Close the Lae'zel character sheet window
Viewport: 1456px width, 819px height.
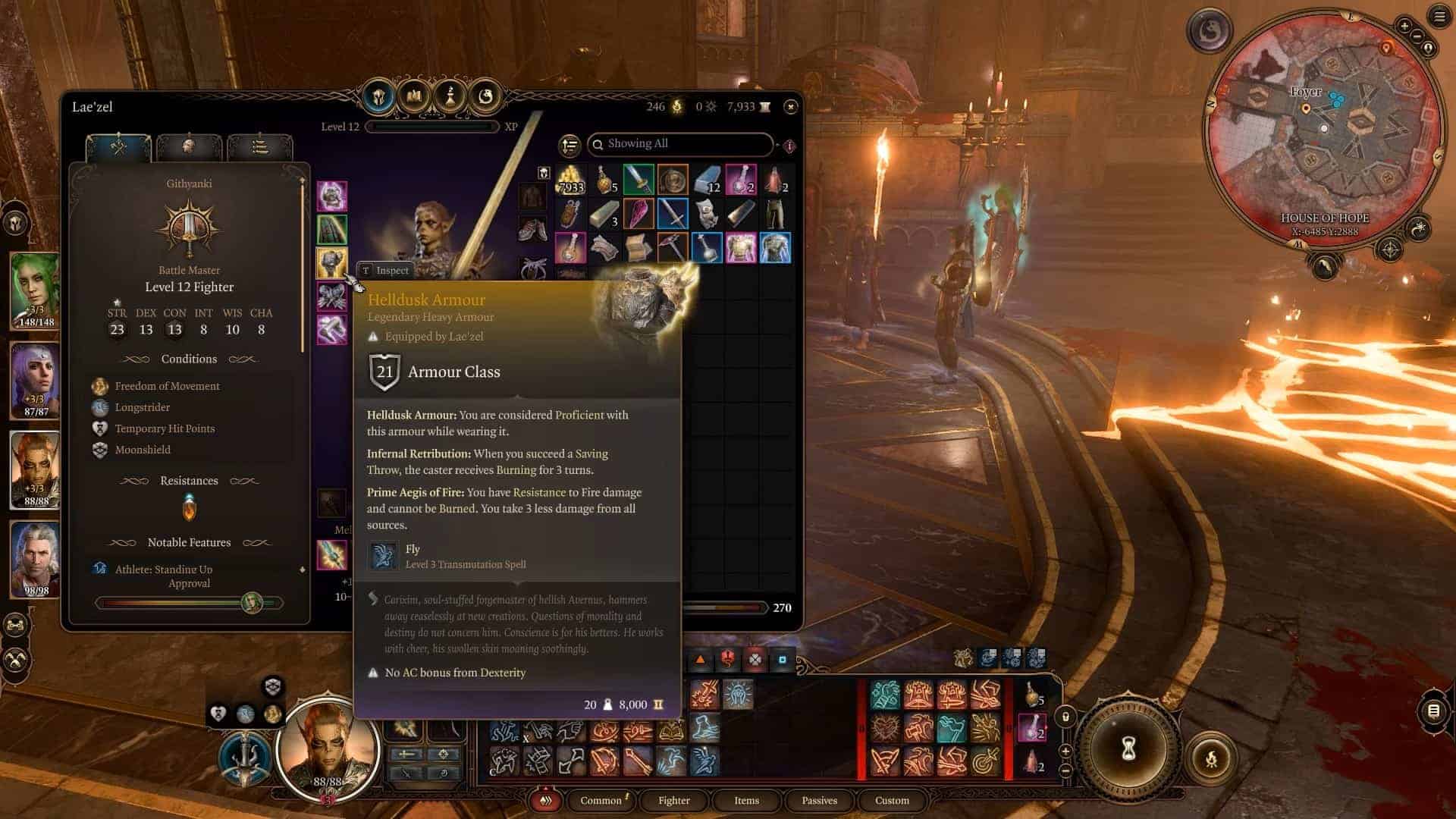790,107
